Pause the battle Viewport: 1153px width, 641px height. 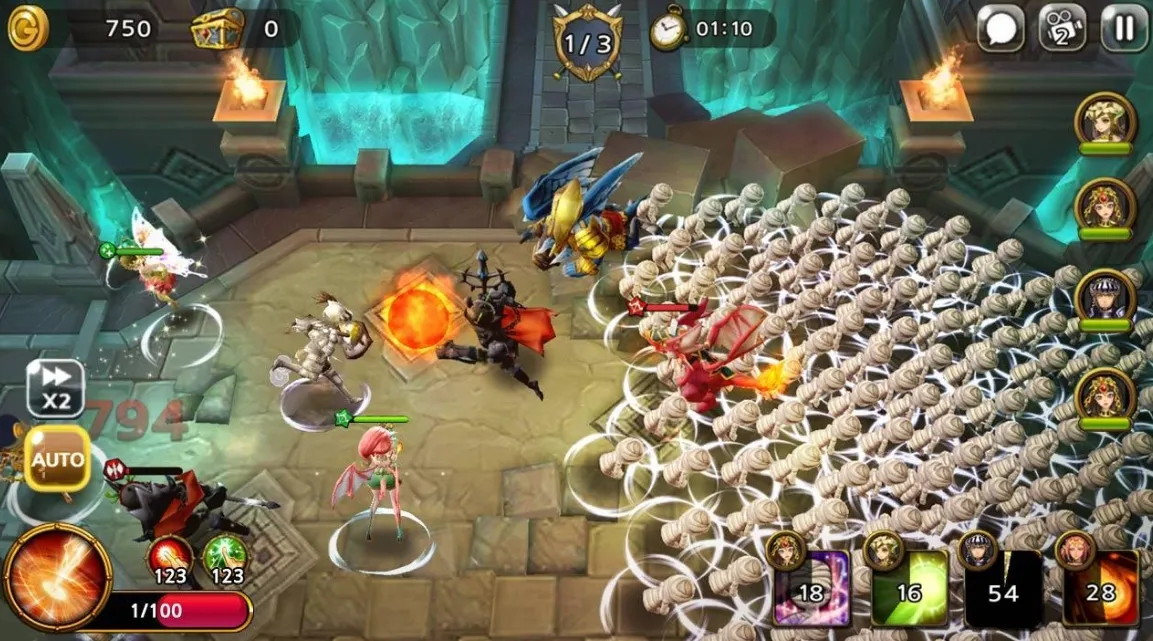[1124, 28]
